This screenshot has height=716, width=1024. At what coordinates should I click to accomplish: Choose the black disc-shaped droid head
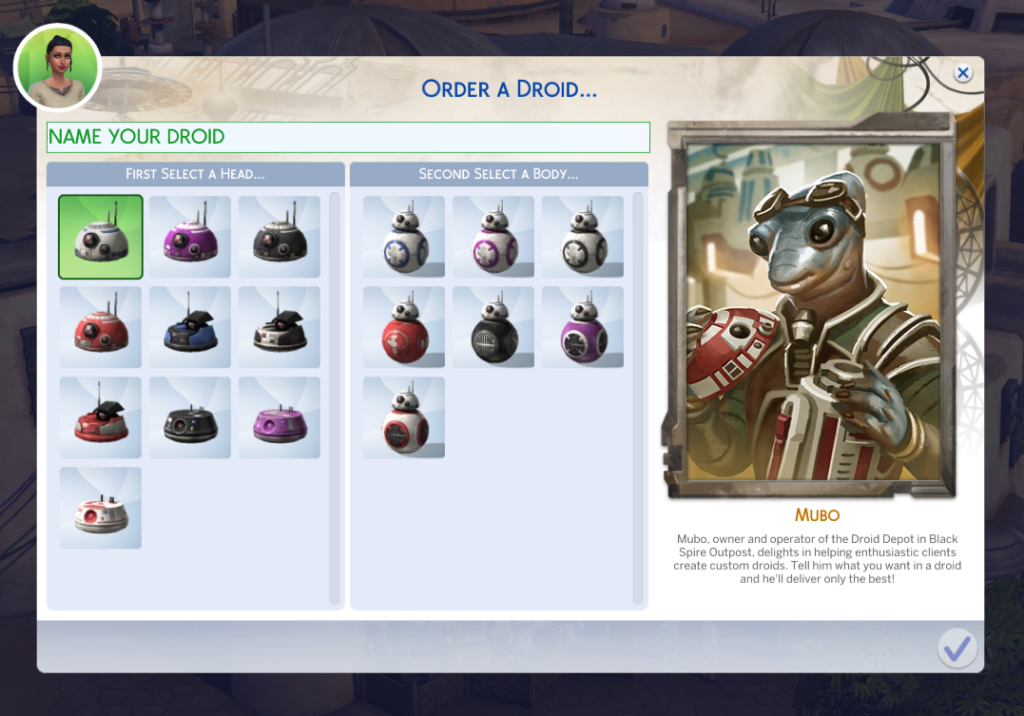point(190,417)
